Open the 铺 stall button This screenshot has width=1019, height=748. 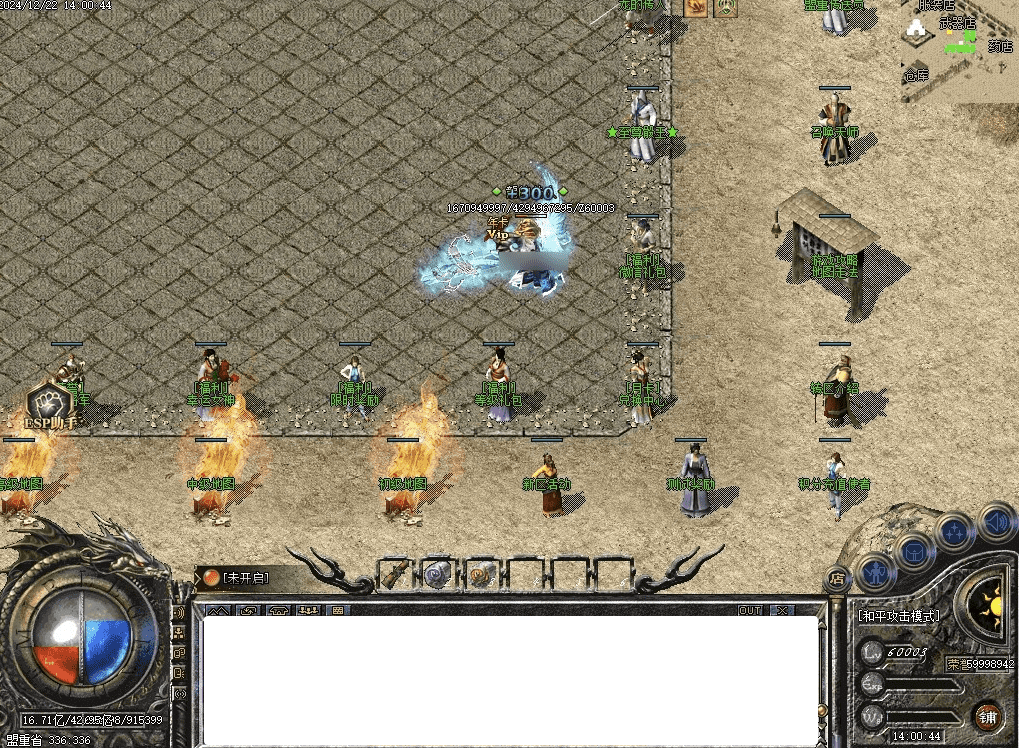pos(987,716)
